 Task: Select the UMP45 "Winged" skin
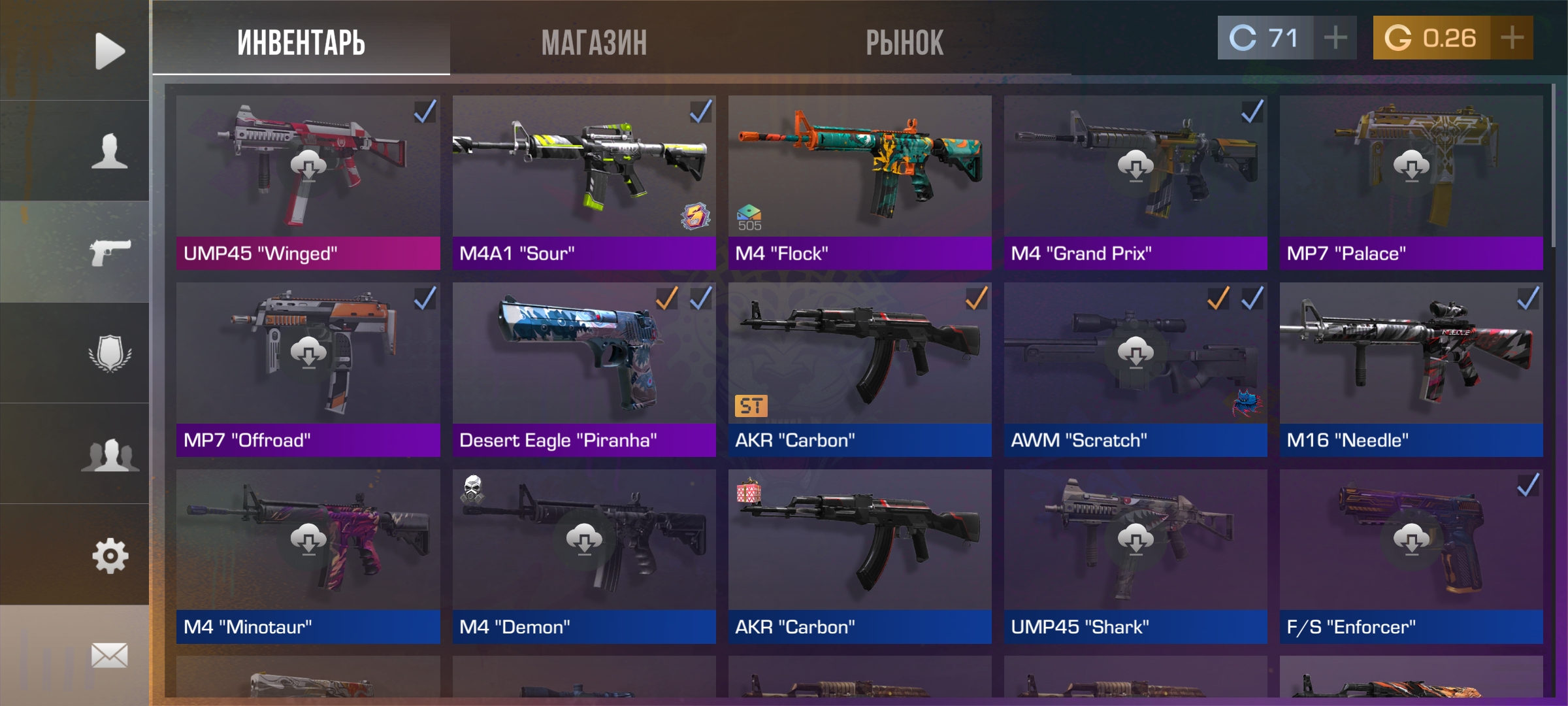pyautogui.click(x=308, y=182)
